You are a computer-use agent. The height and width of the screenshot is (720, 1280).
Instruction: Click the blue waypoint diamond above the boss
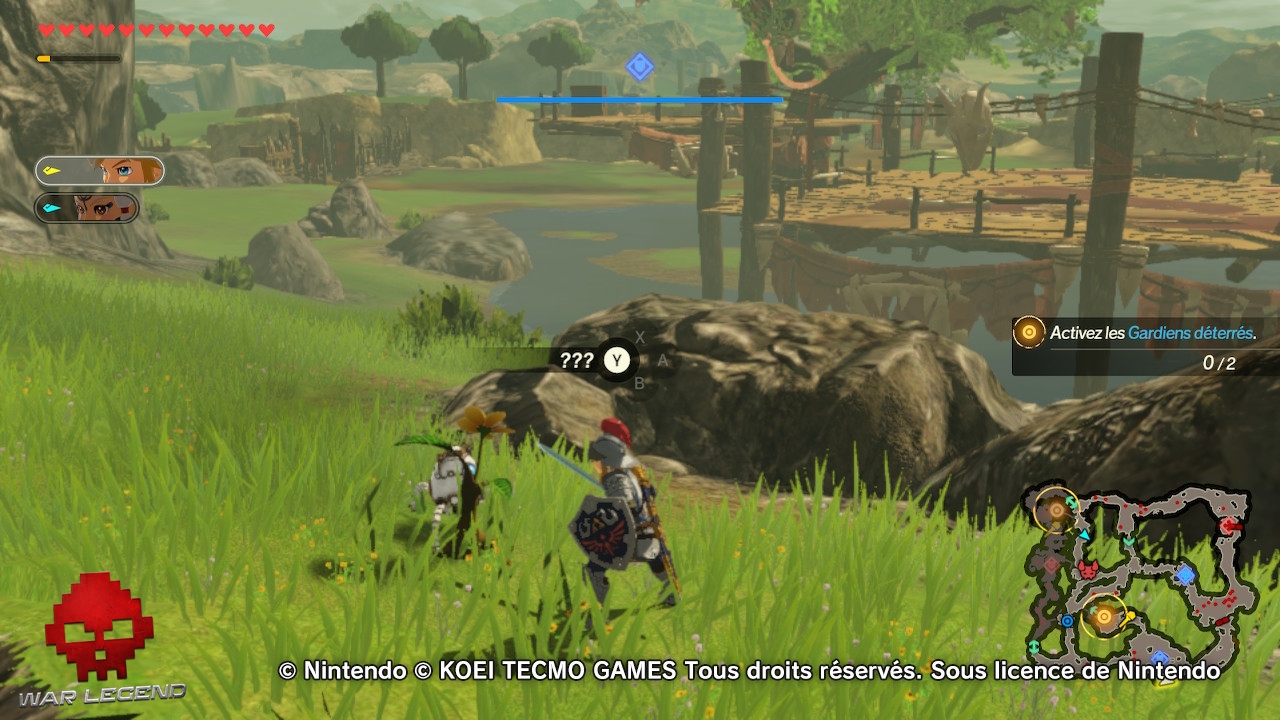(x=640, y=66)
